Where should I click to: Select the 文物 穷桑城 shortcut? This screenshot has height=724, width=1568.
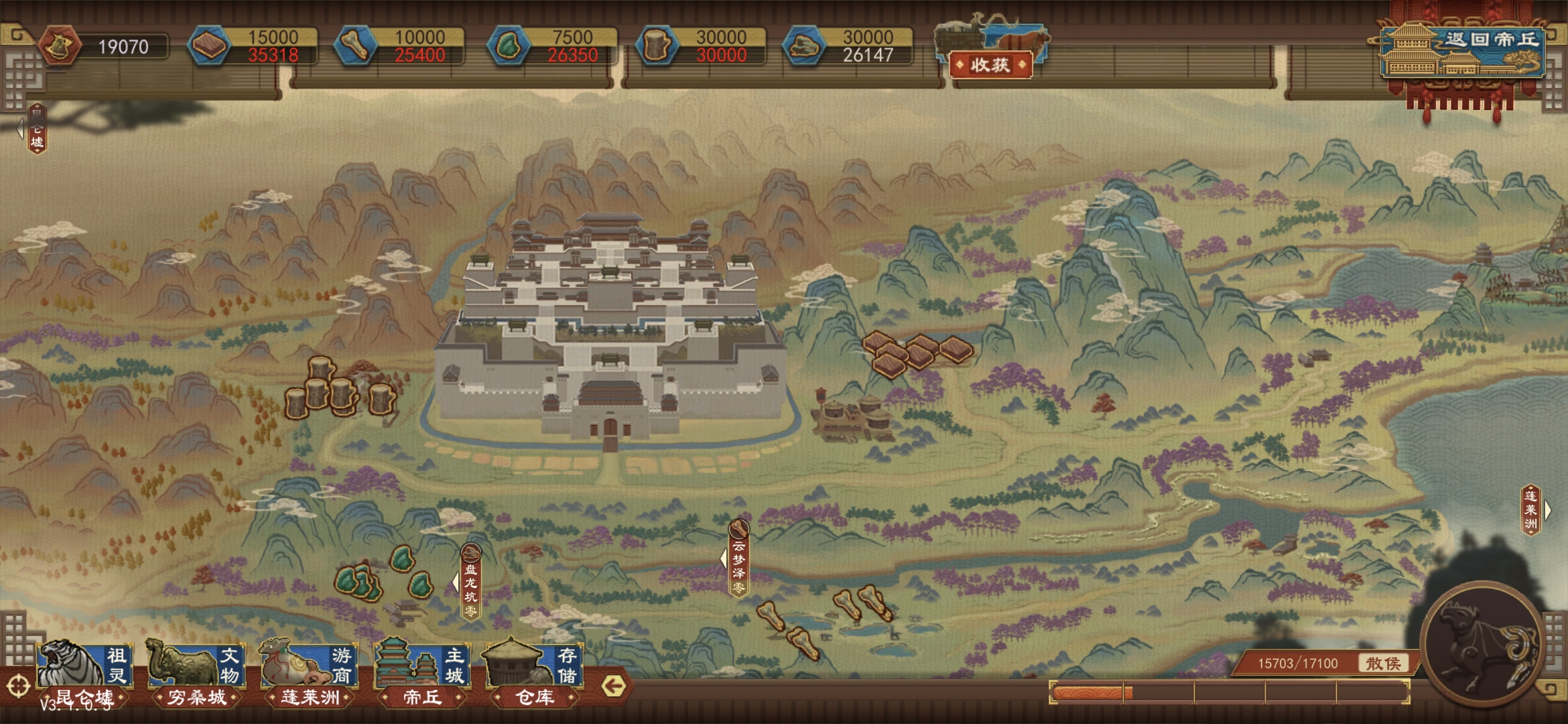(x=196, y=672)
